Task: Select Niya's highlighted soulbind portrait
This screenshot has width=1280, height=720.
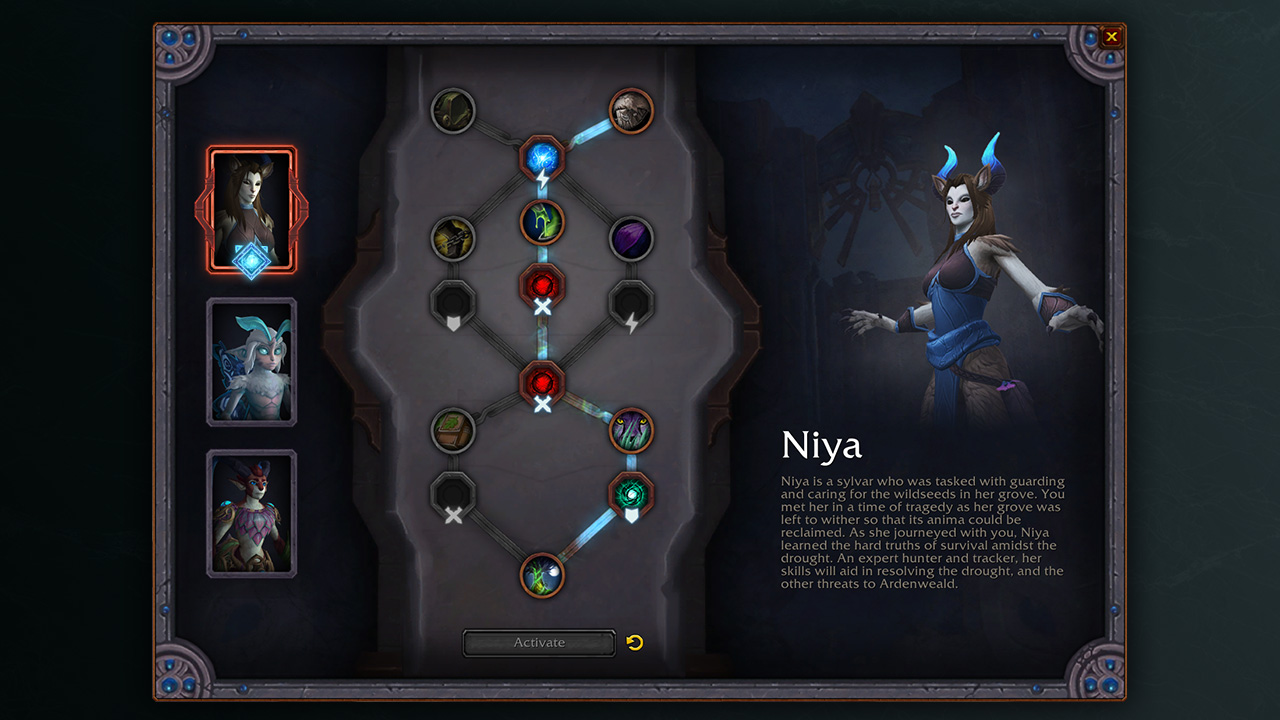Action: 252,210
